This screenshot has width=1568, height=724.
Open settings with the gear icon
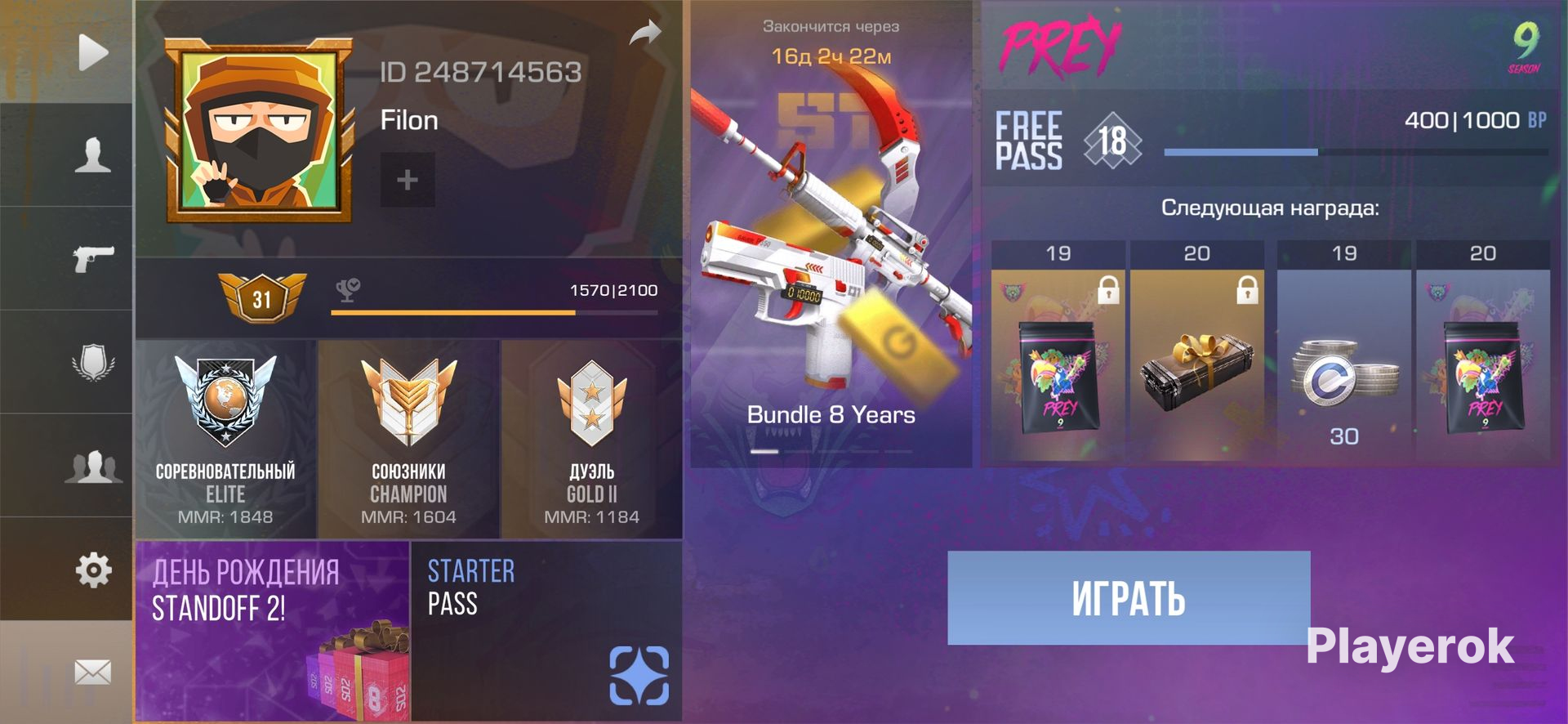(92, 570)
